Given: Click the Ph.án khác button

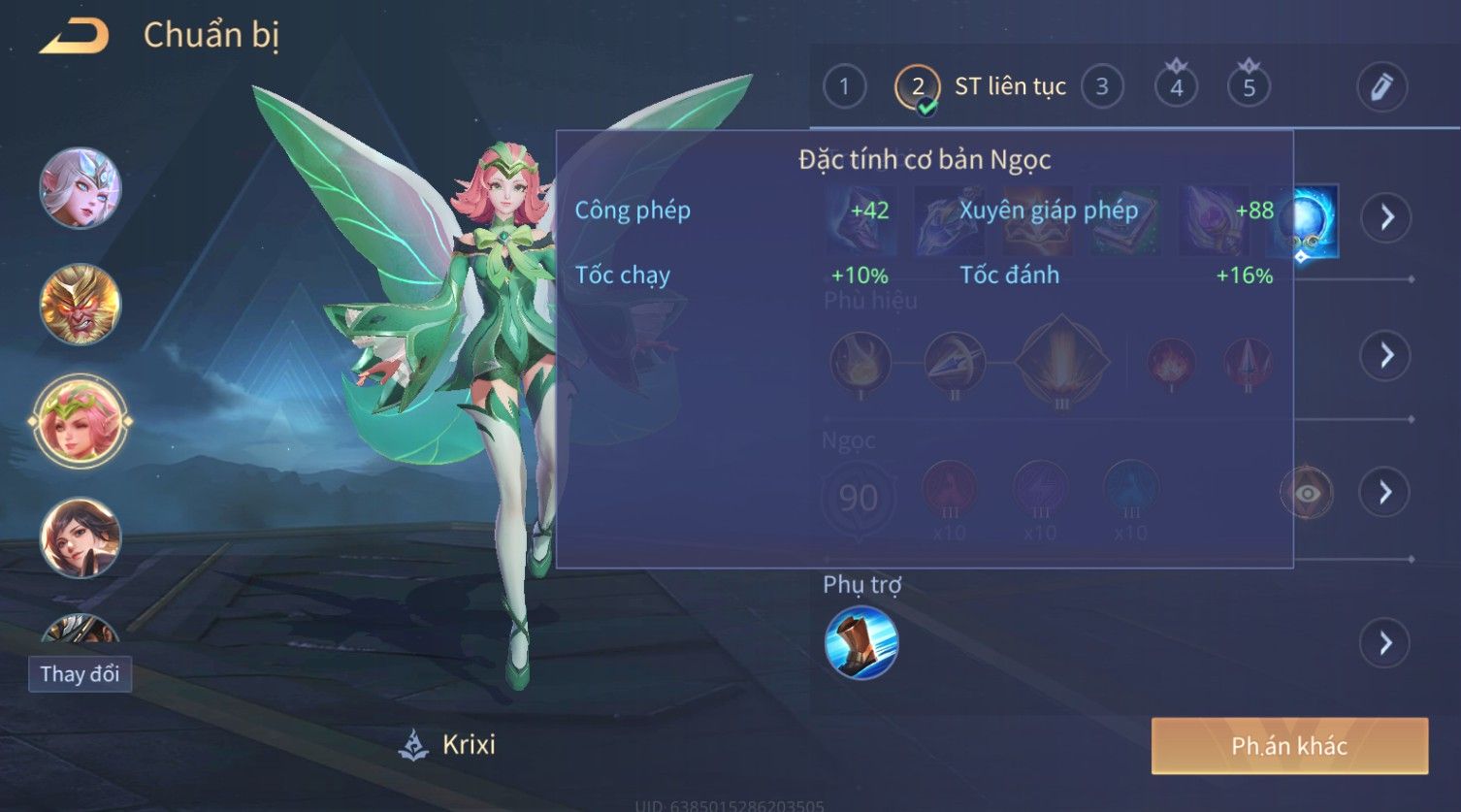Looking at the screenshot, I should click(1288, 745).
